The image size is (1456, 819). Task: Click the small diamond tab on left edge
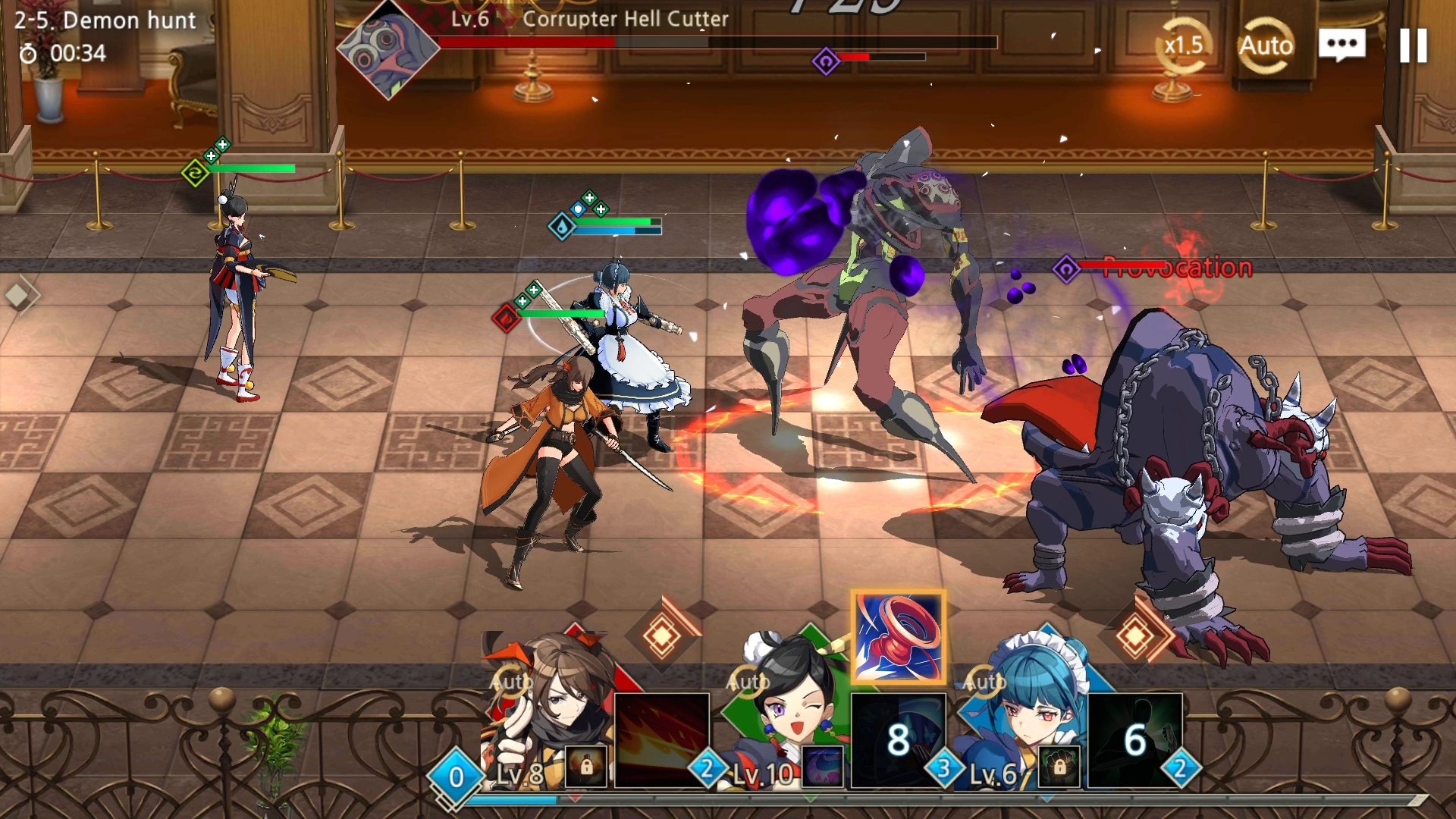coord(18,295)
